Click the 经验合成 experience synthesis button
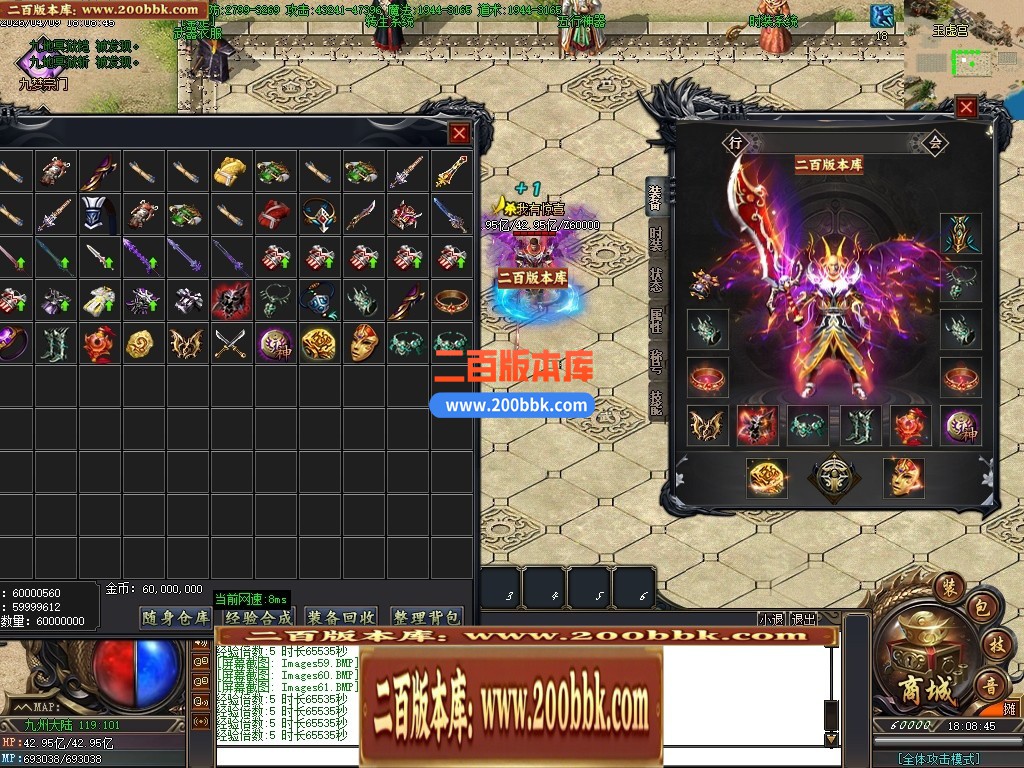This screenshot has width=1024, height=768. pos(259,618)
